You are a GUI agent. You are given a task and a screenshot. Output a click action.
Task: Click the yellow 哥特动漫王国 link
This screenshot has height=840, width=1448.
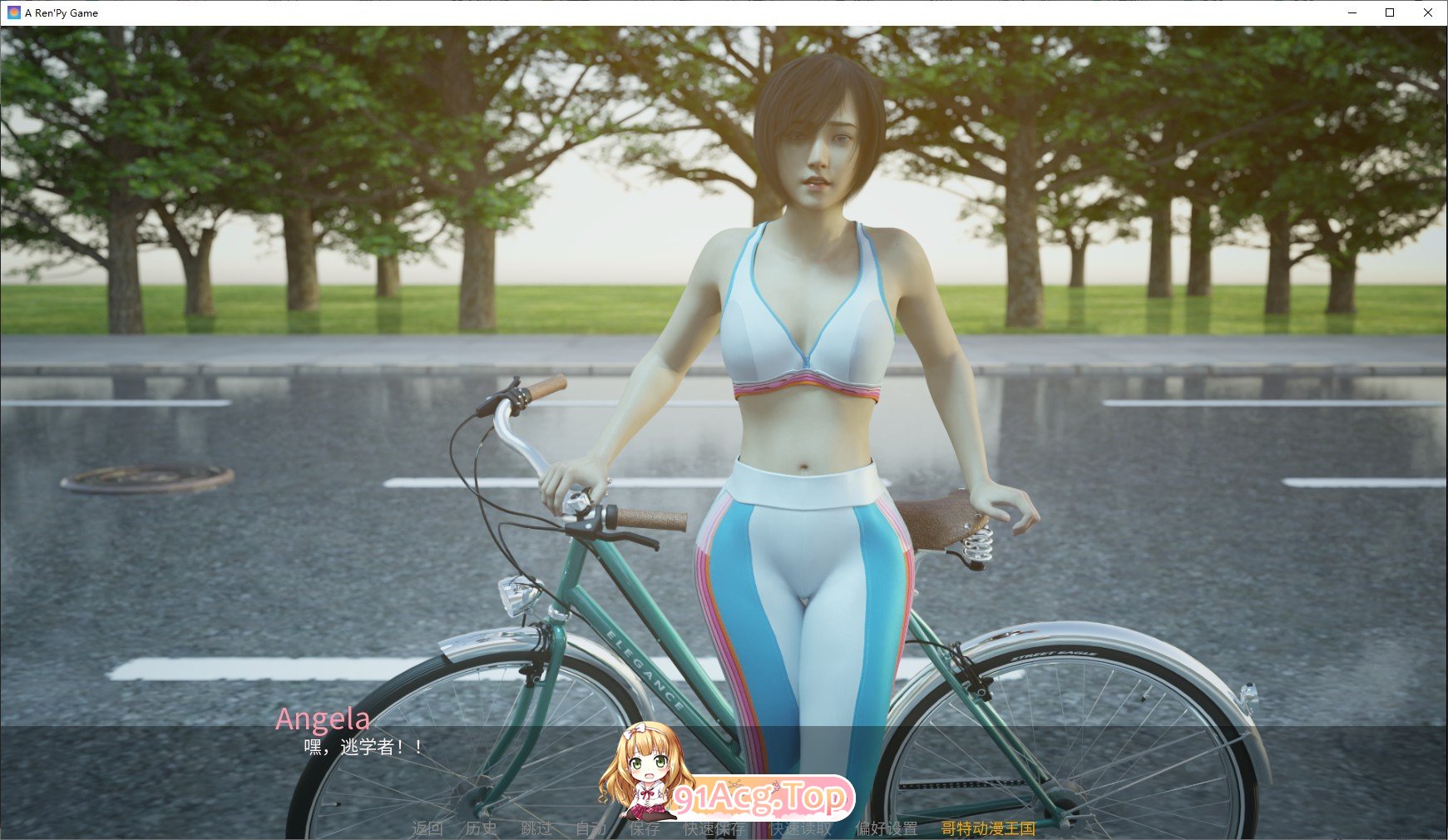point(988,828)
